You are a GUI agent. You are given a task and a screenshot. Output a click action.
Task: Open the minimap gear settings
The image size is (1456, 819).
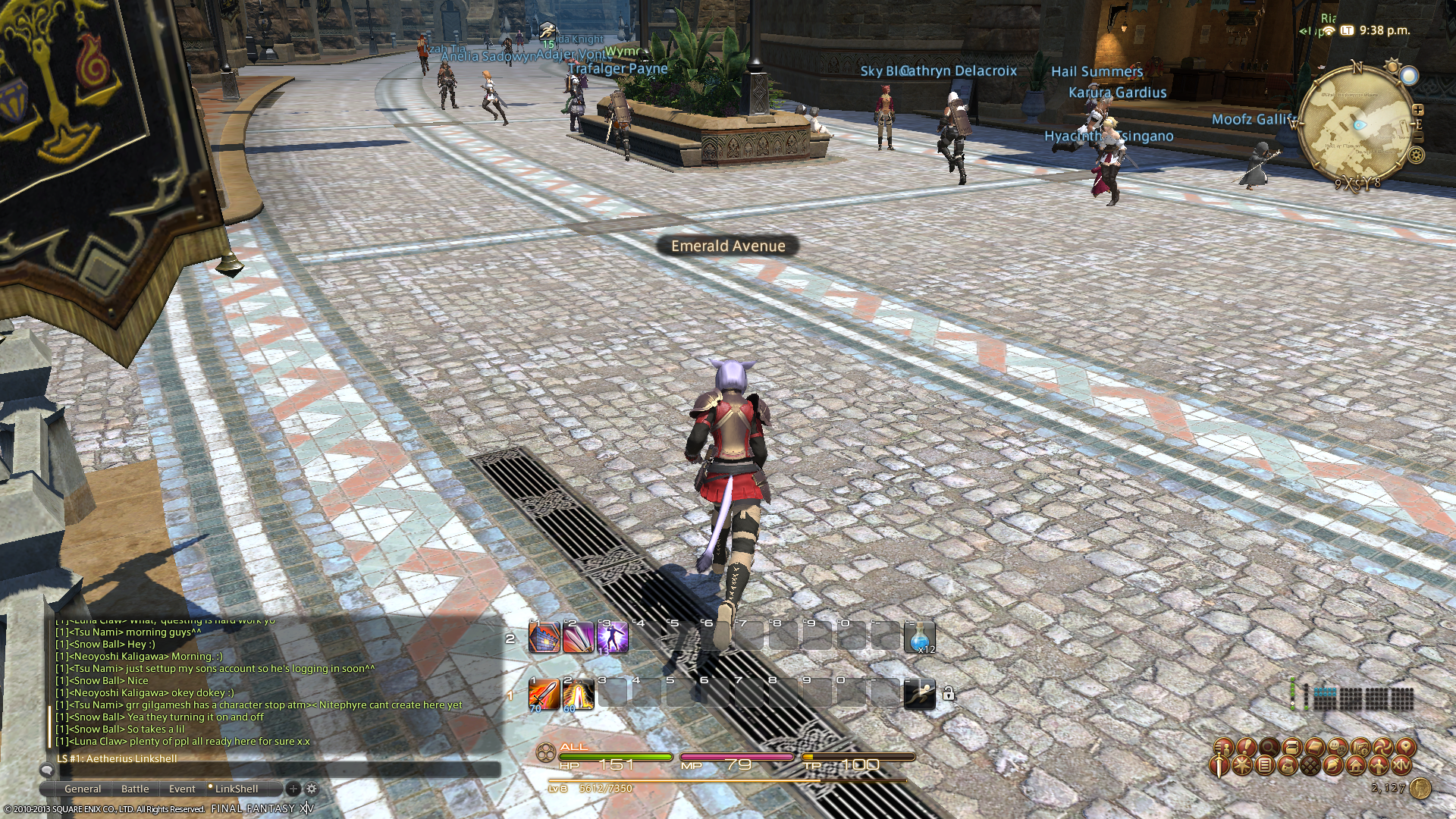[x=1416, y=156]
